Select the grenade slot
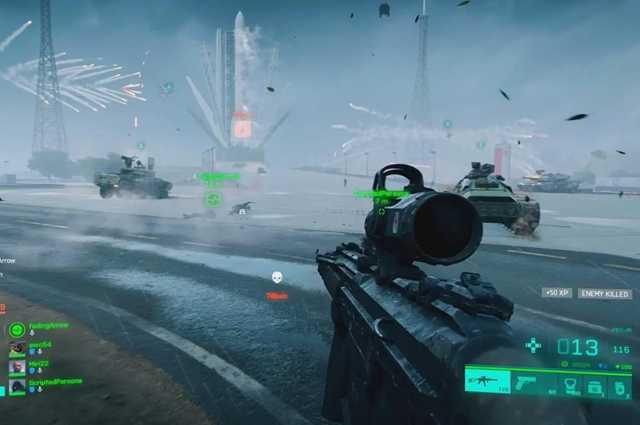 pos(620,385)
